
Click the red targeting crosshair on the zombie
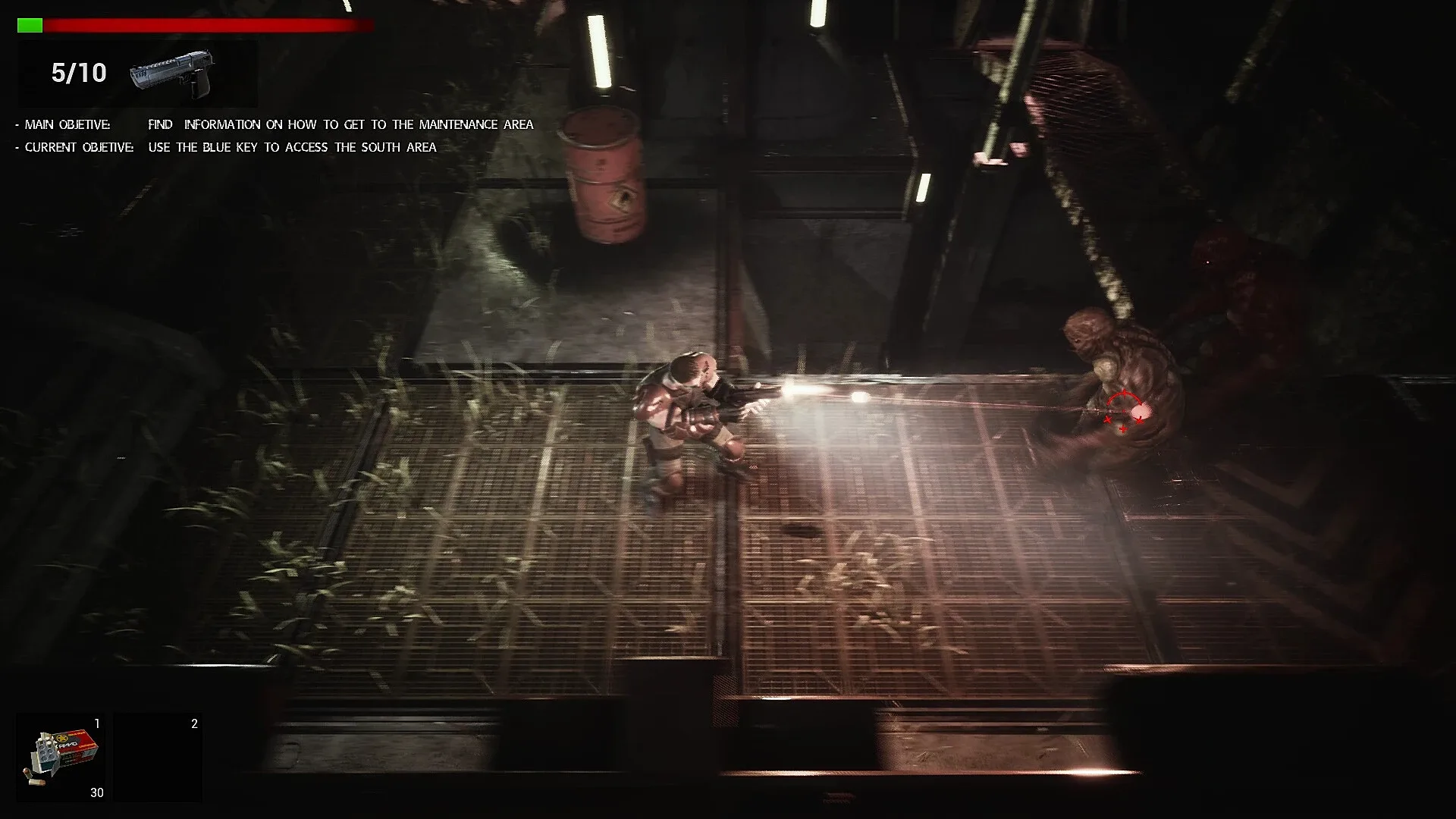point(1124,409)
